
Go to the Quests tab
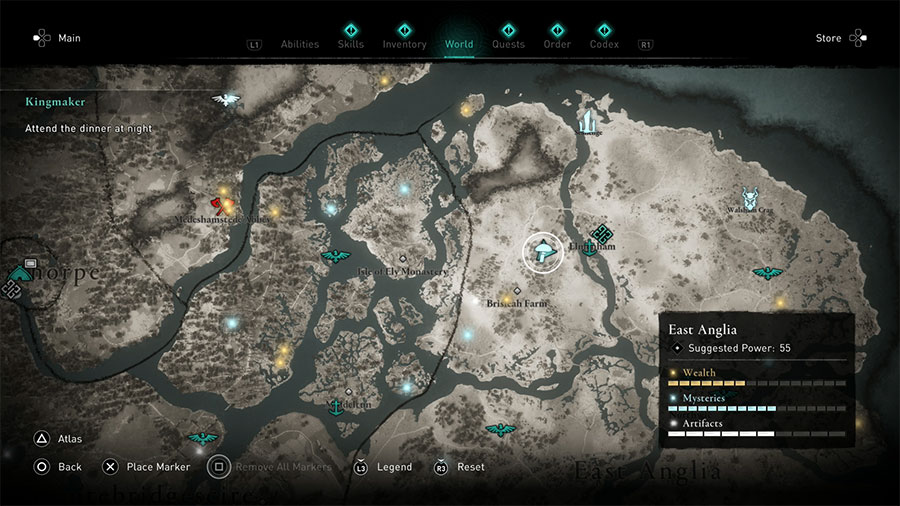[x=508, y=44]
